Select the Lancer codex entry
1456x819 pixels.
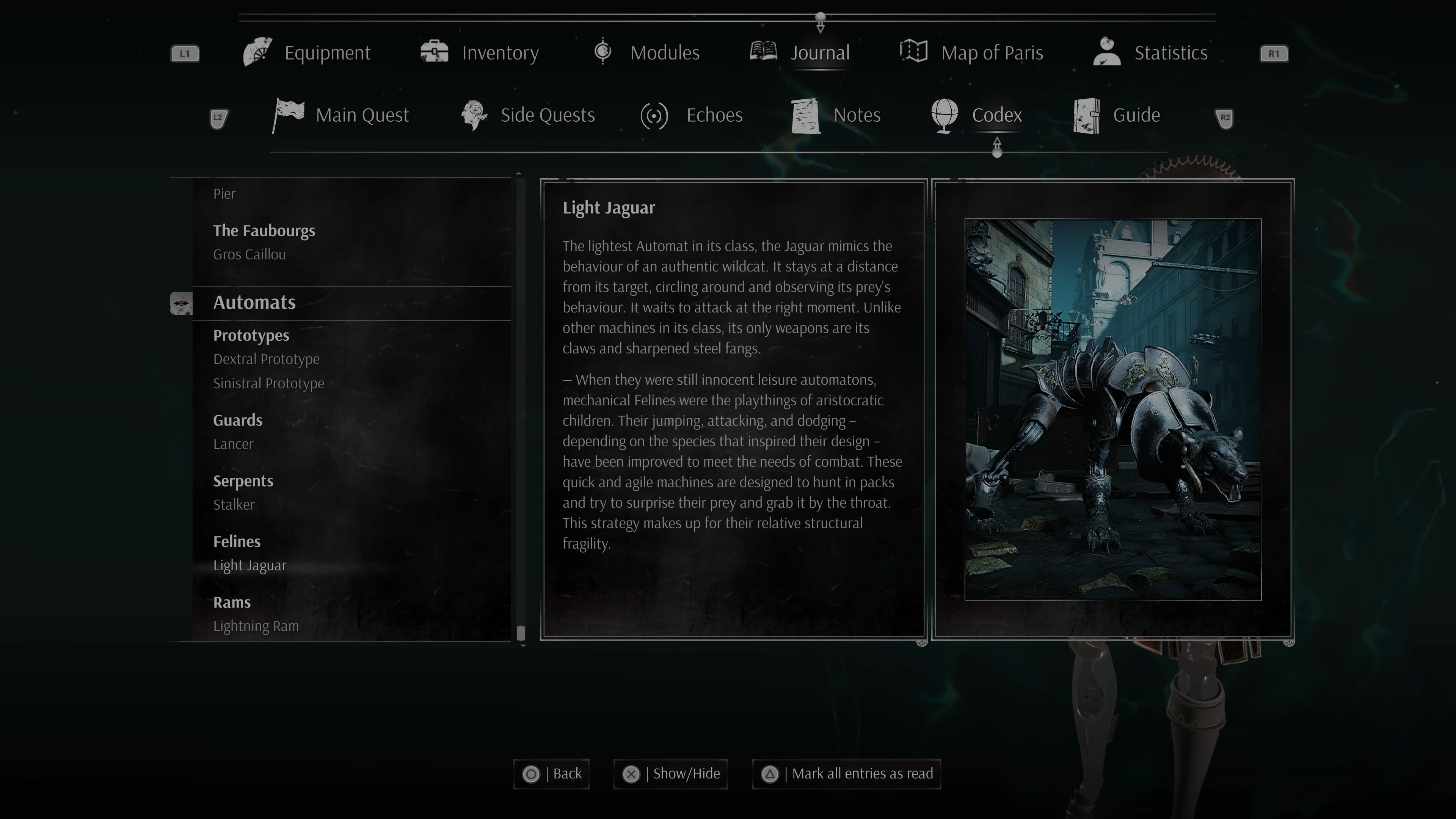[x=233, y=444]
